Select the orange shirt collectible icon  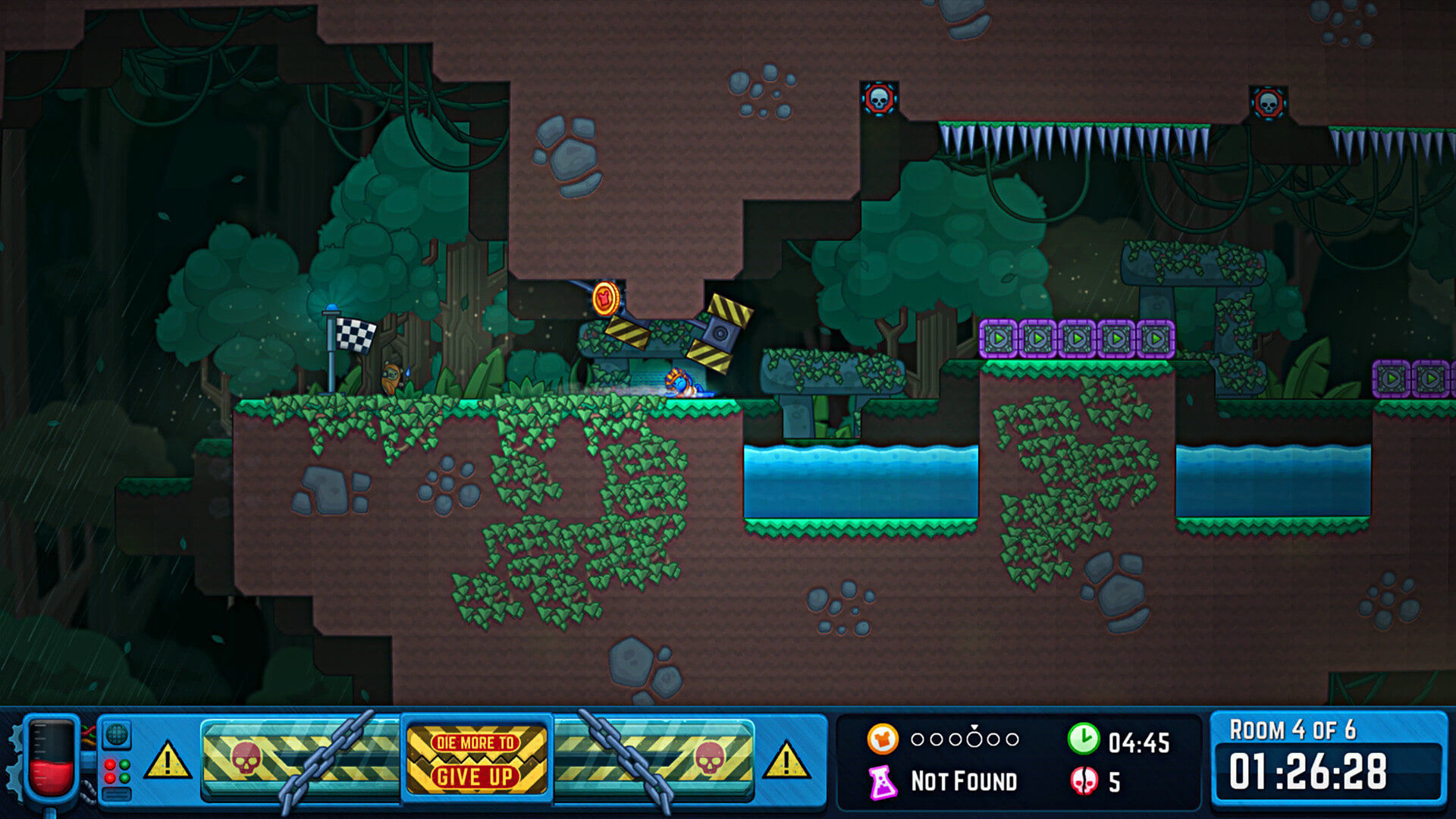[883, 739]
